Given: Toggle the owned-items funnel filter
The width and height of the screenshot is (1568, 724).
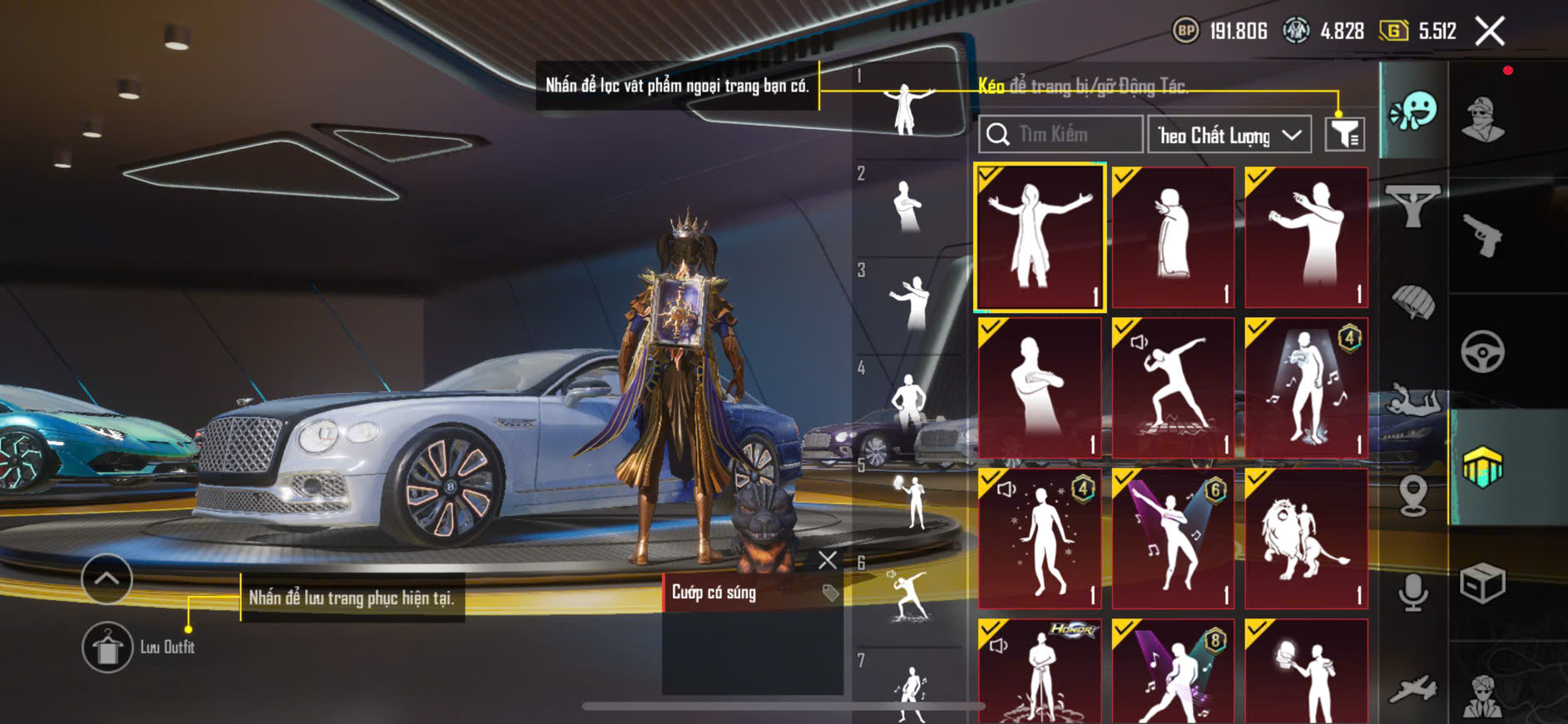Looking at the screenshot, I should 1344,134.
